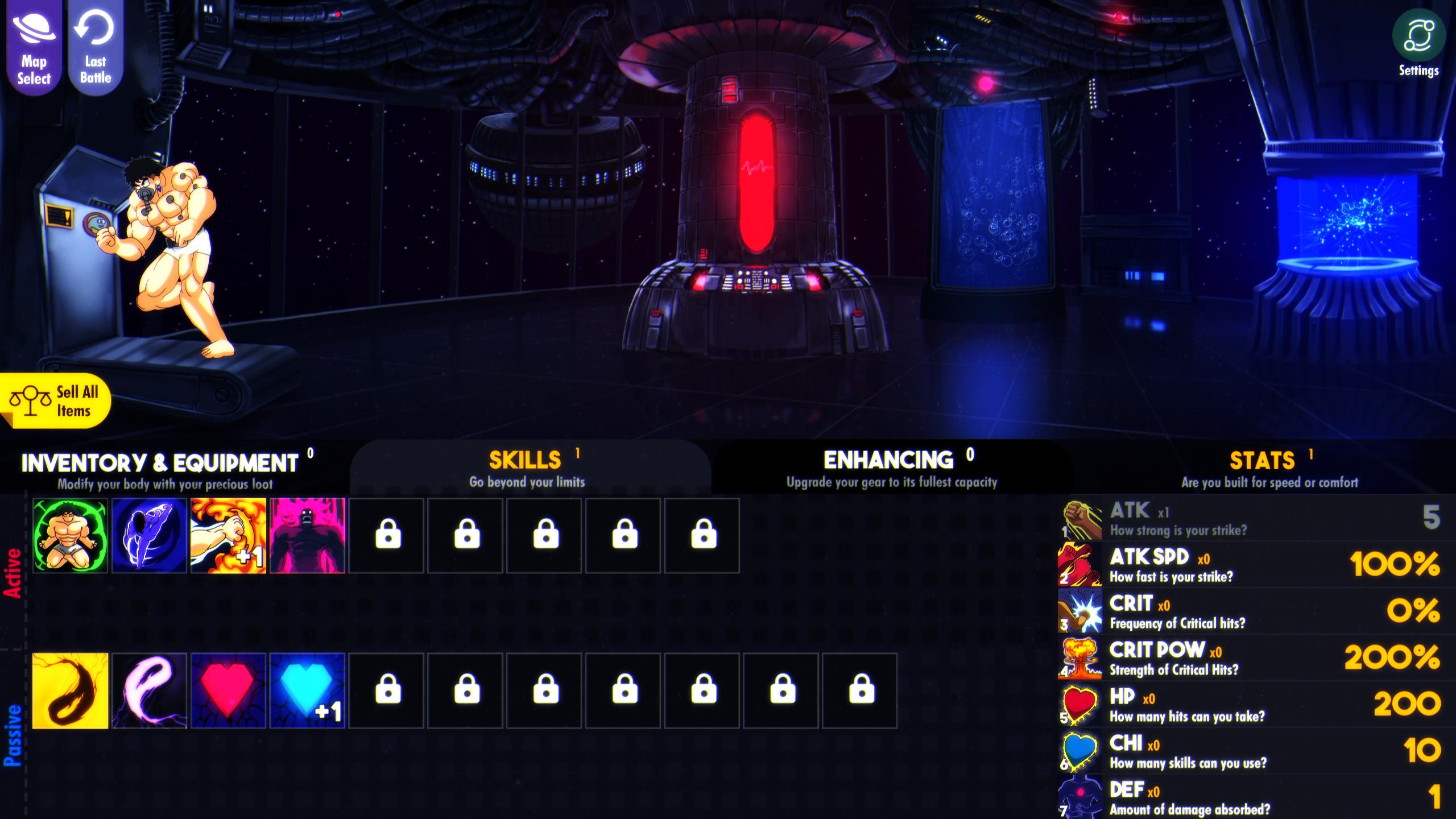Select the green meditating fighter active skill
Screen dimensions: 1456x819
pyautogui.click(x=70, y=536)
